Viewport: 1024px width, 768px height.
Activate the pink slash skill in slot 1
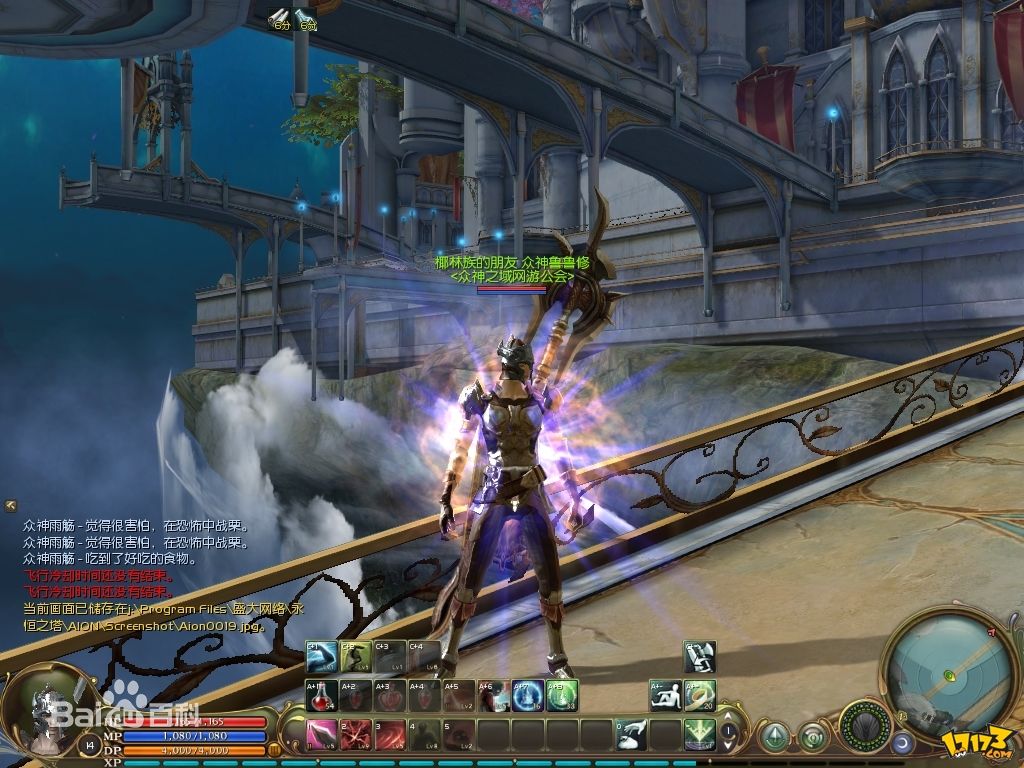(321, 735)
